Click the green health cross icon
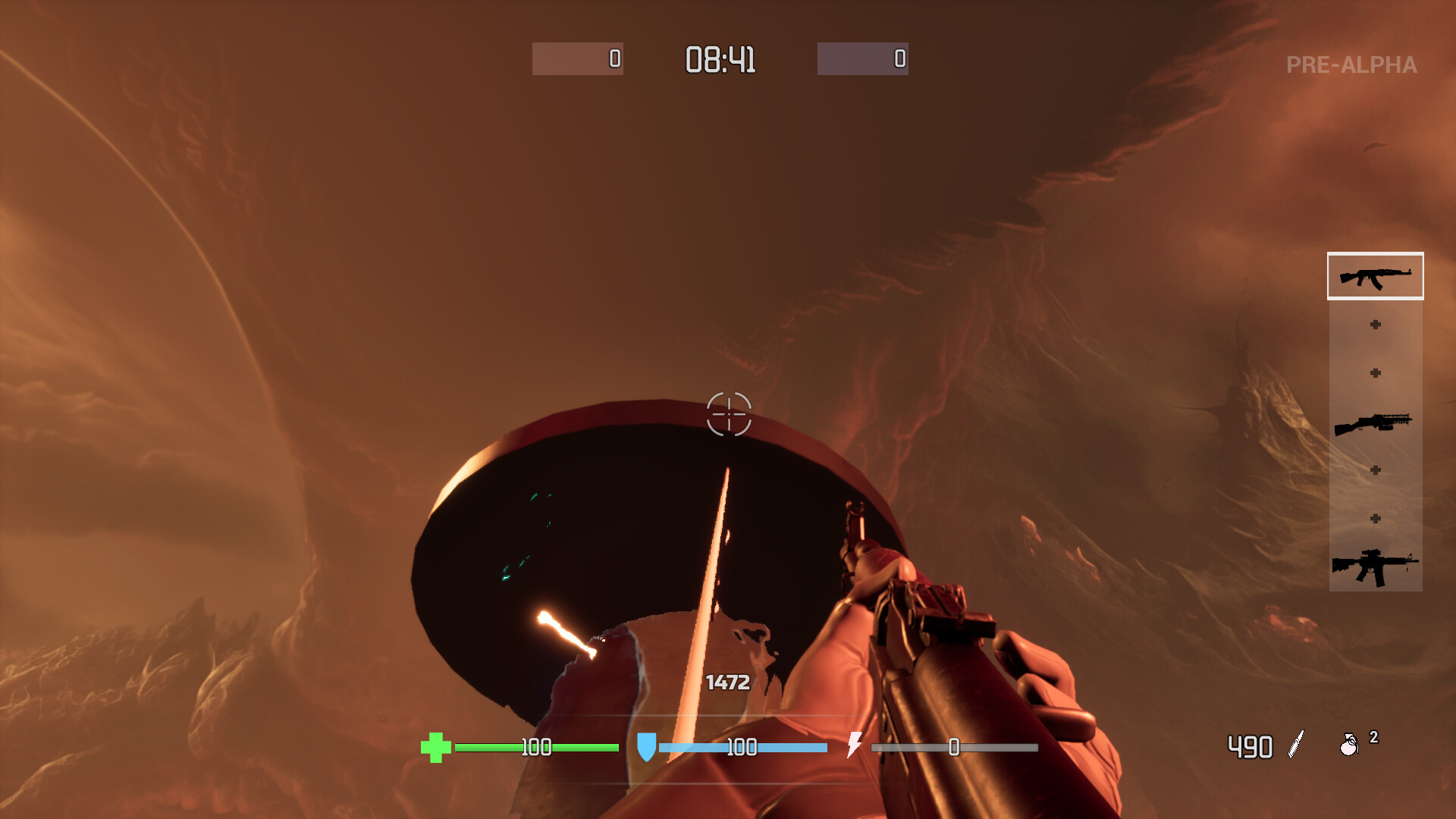Viewport: 1456px width, 819px height. pos(438,748)
